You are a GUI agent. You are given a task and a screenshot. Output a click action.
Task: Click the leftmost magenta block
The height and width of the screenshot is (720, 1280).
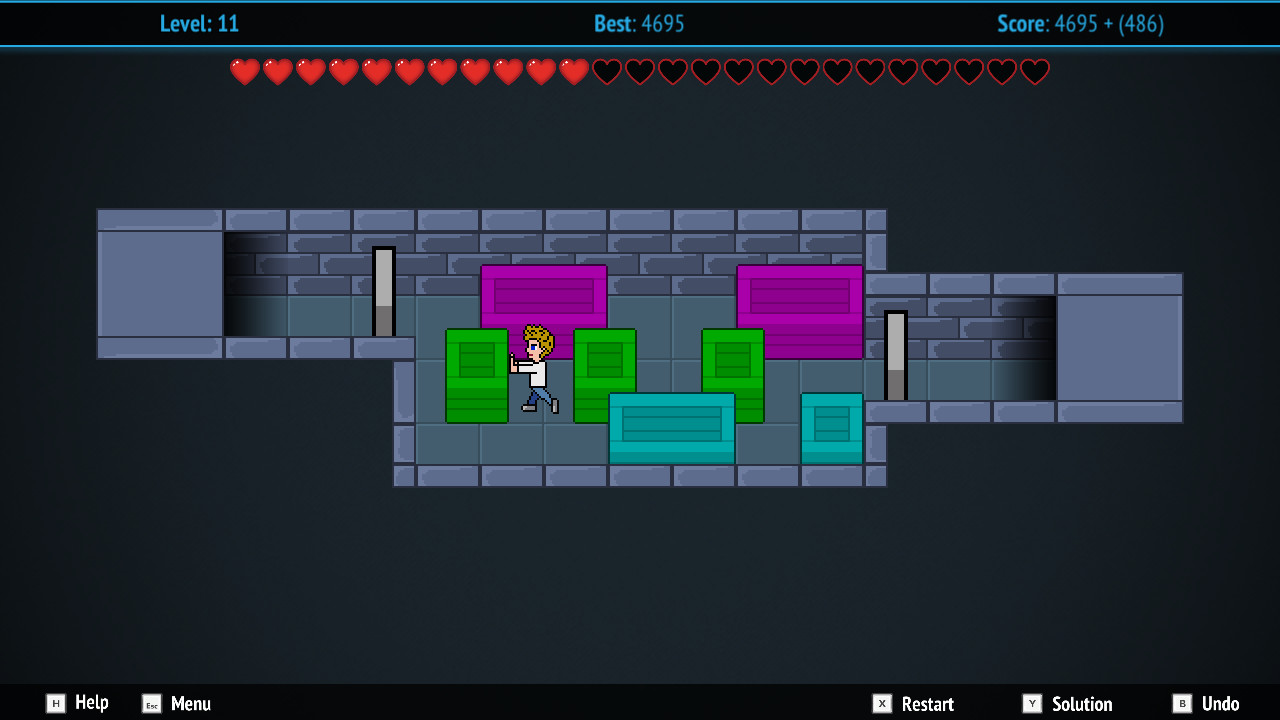point(544,297)
